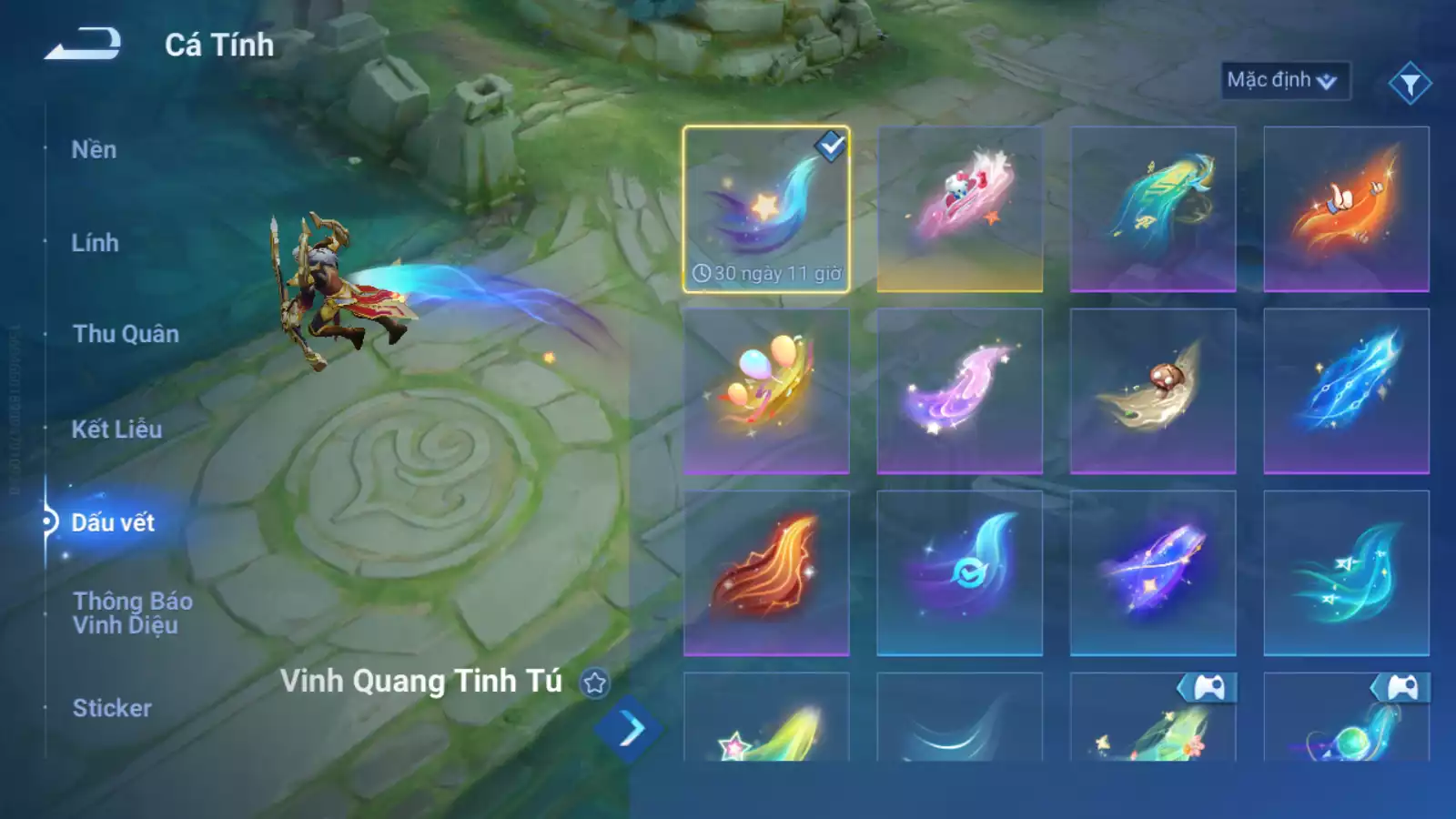Select the colorful balloons trail
Viewport: 1456px width, 819px height.
click(766, 391)
